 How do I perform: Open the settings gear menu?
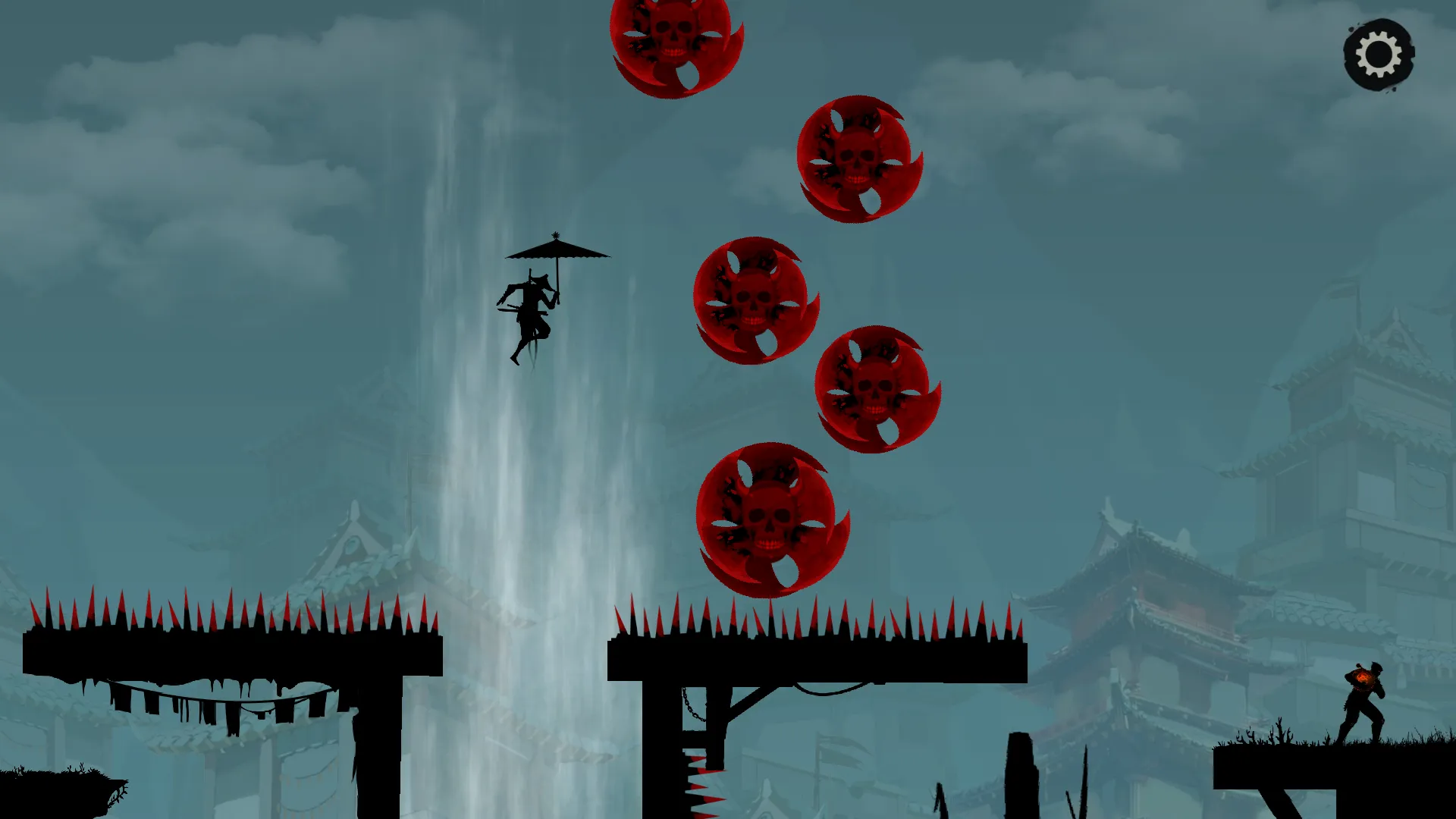tap(1379, 55)
